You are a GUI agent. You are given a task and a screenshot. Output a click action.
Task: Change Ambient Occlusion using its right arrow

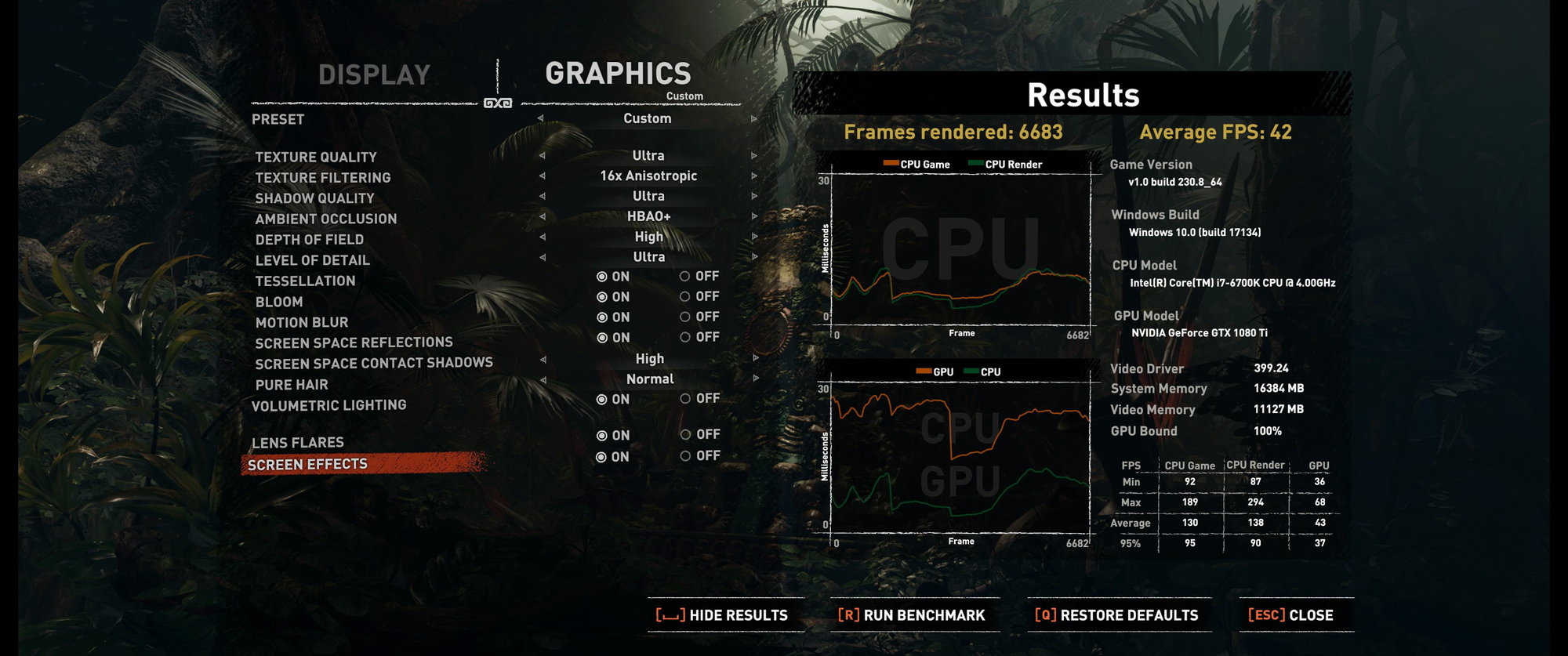point(754,216)
